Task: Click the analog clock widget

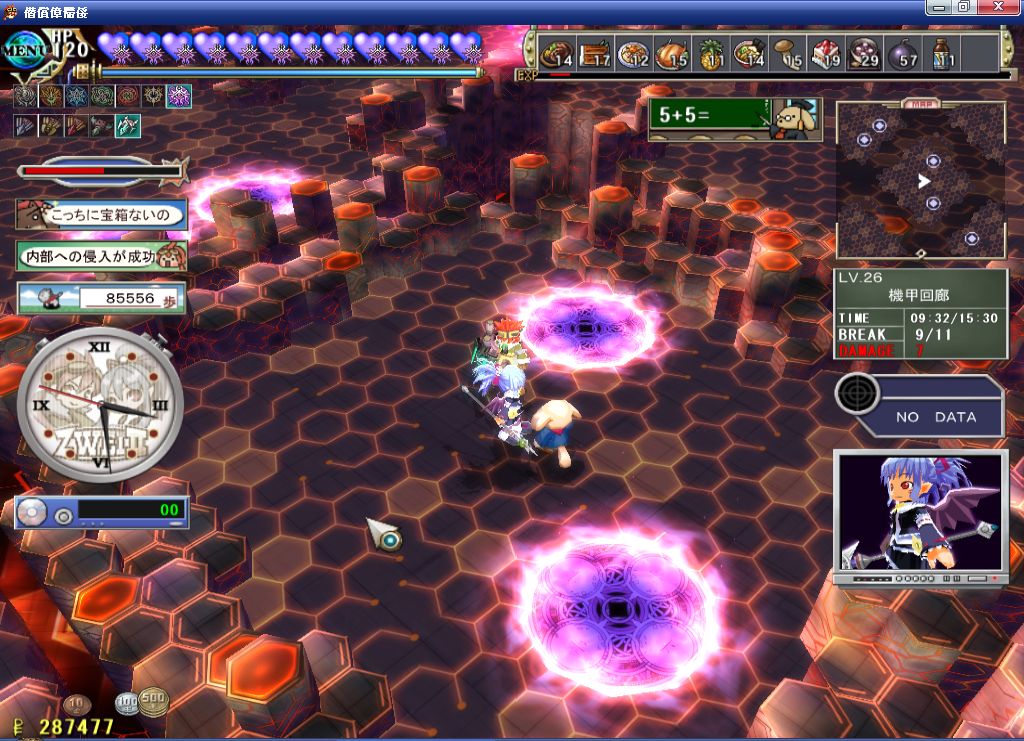Action: click(x=100, y=404)
